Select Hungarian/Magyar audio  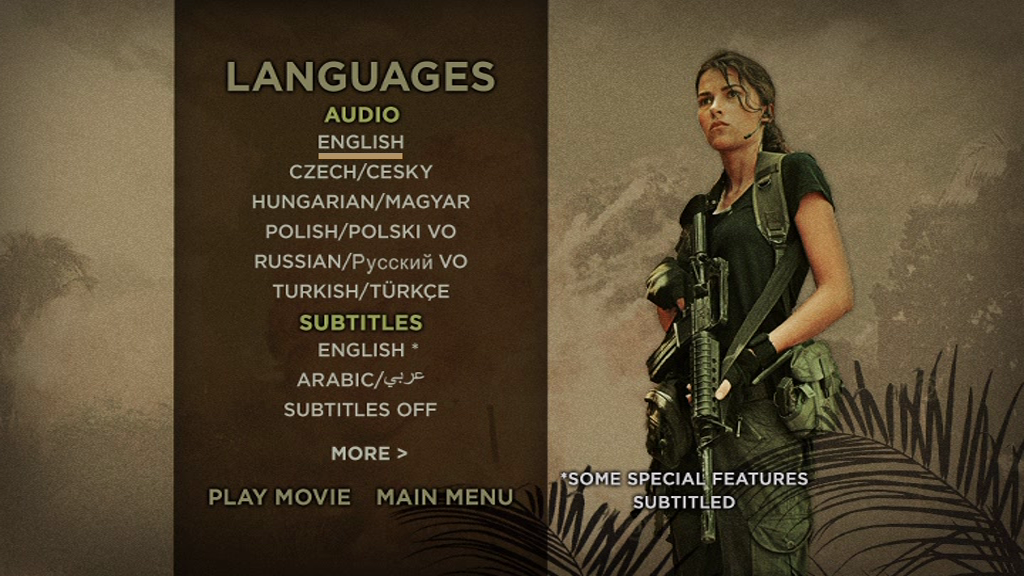360,202
